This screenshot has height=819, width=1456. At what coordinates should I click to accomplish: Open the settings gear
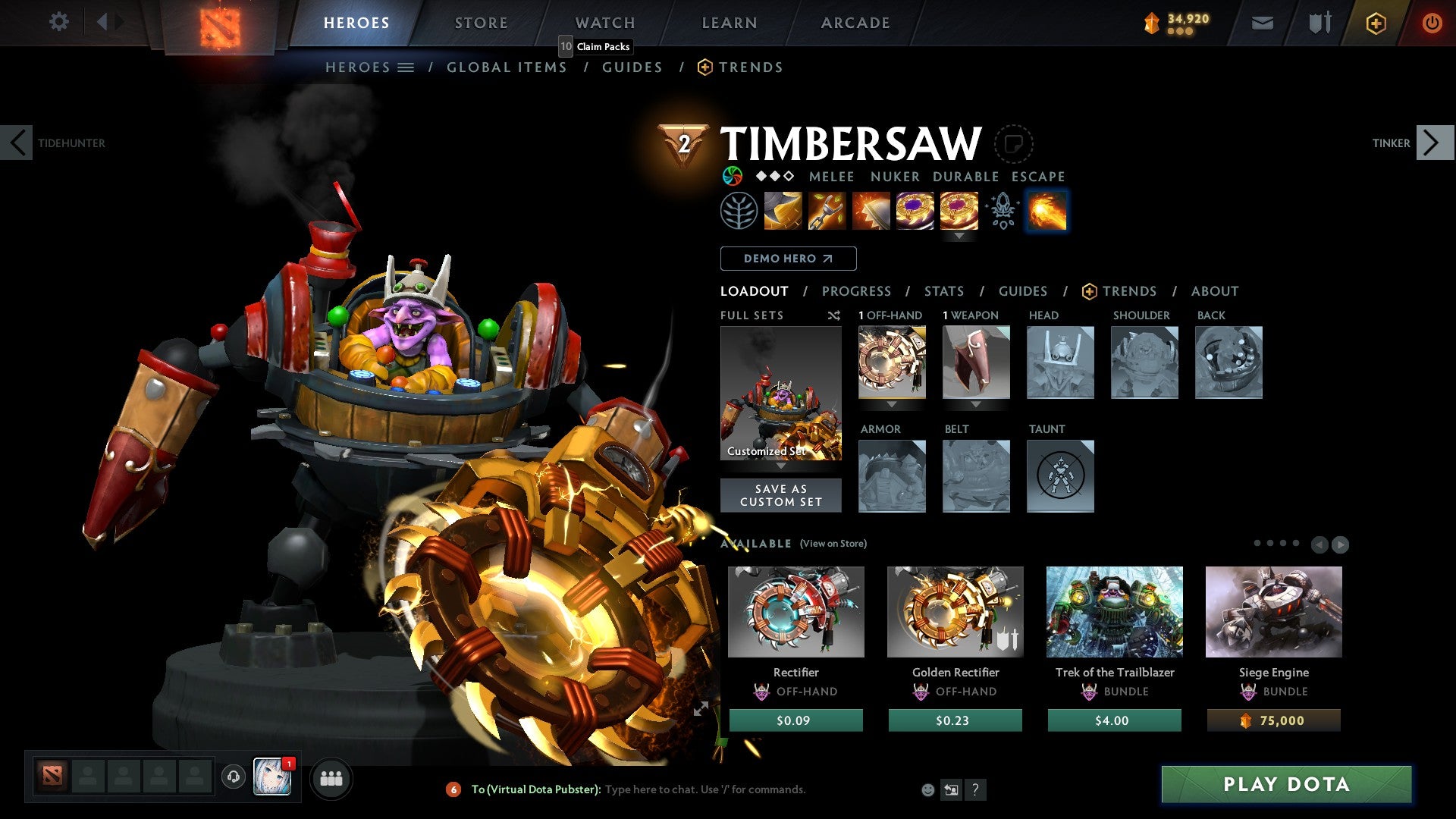pos(58,22)
